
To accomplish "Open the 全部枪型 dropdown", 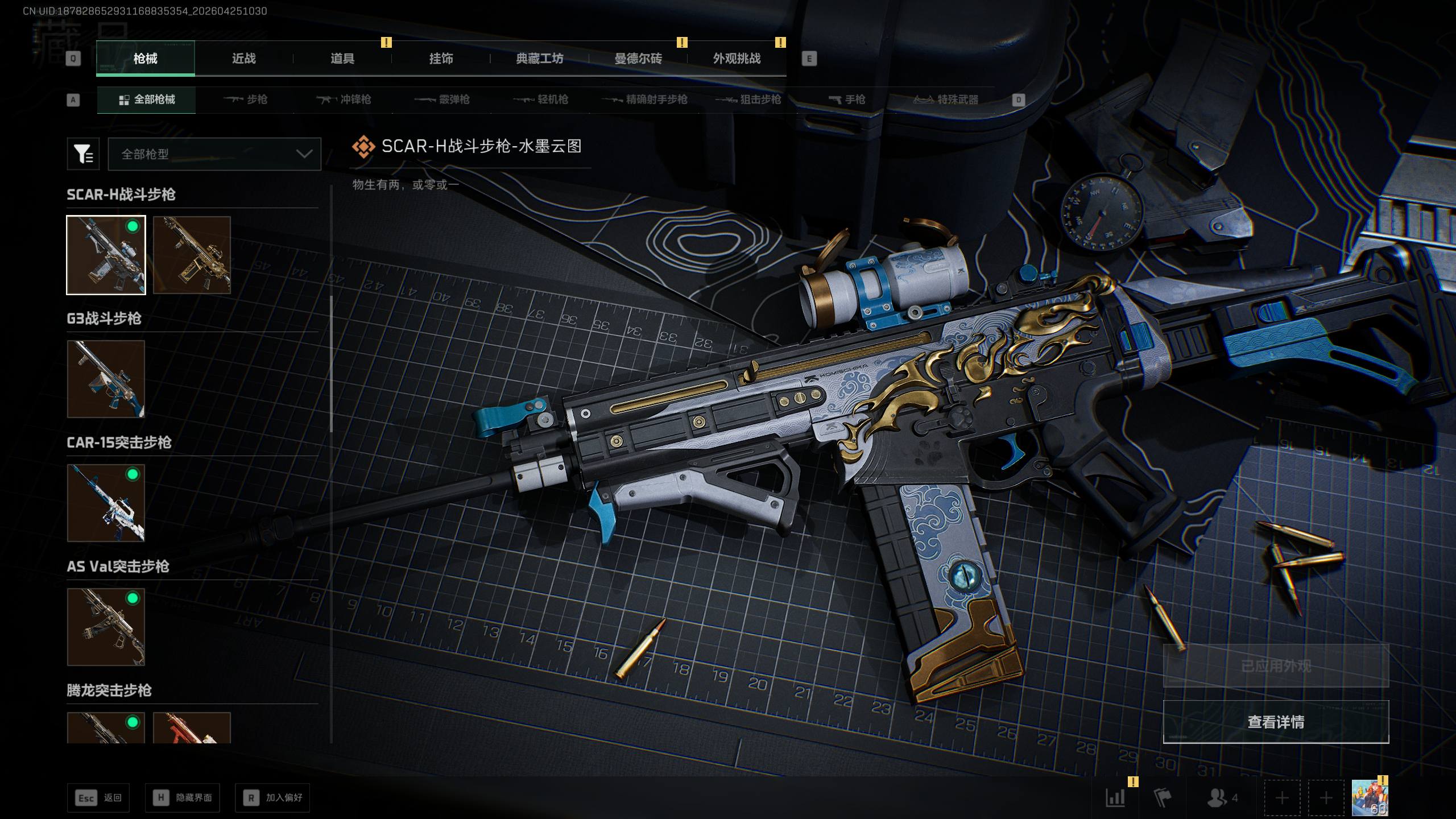I will [214, 154].
